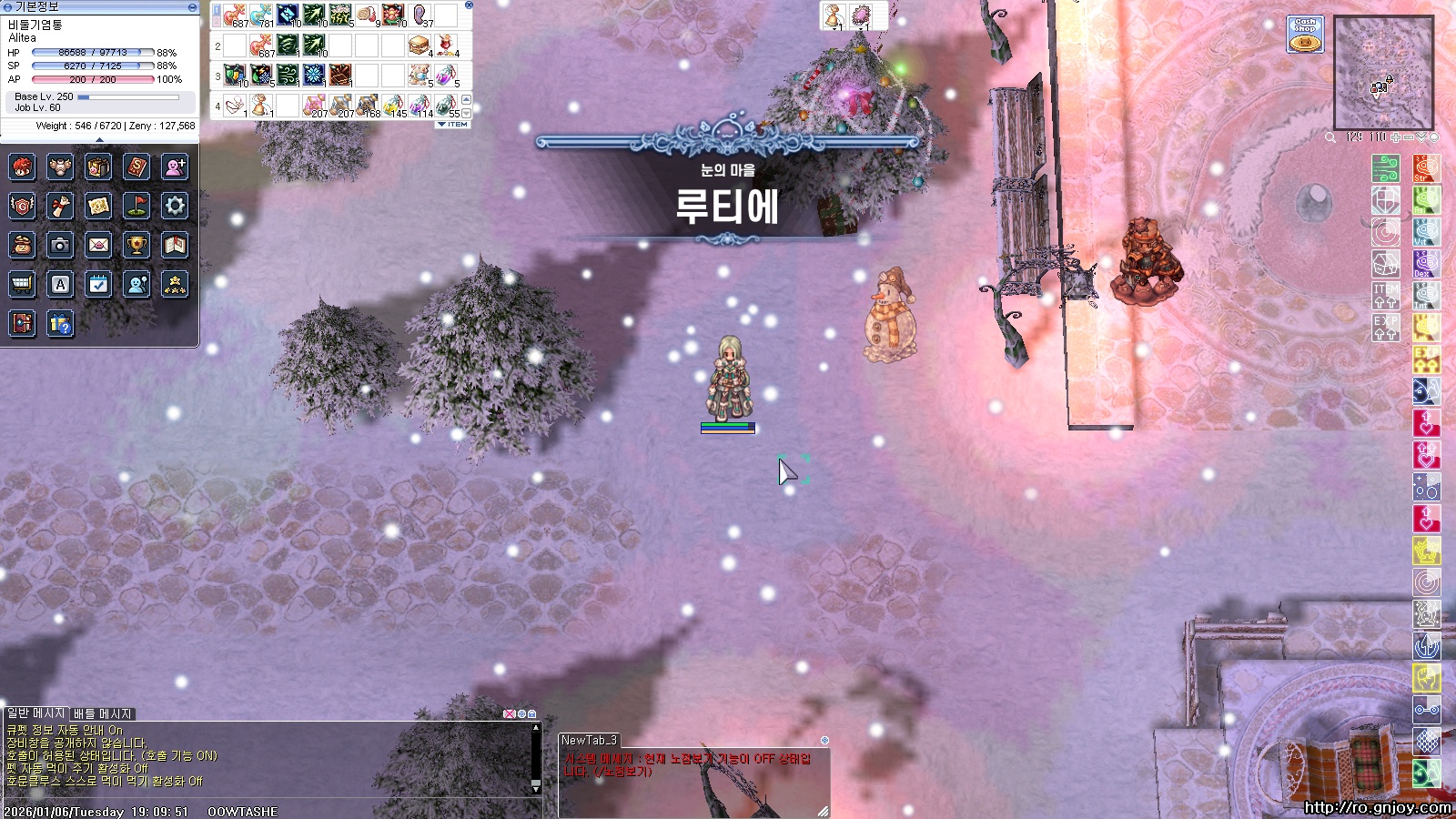Switch the quickslot bar to page 2
Screen dimensions: 1456x819
coord(217,22)
